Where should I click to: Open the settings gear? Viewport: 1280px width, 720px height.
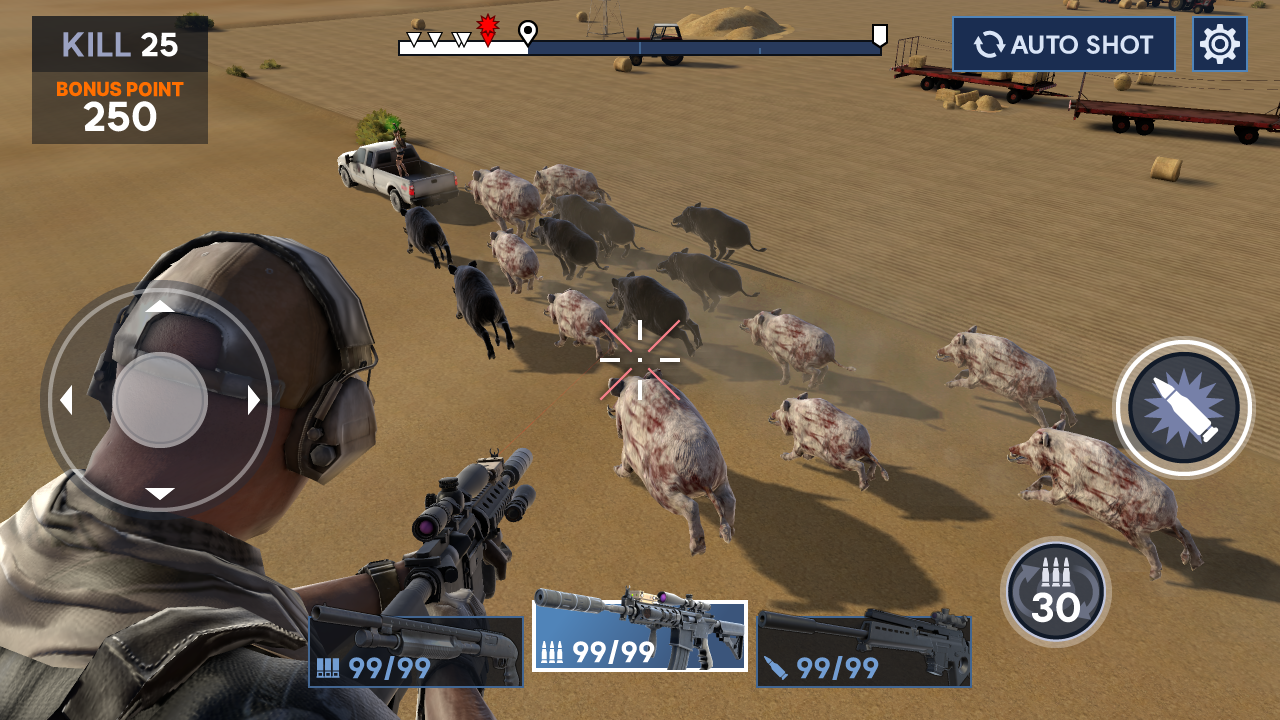(1221, 43)
